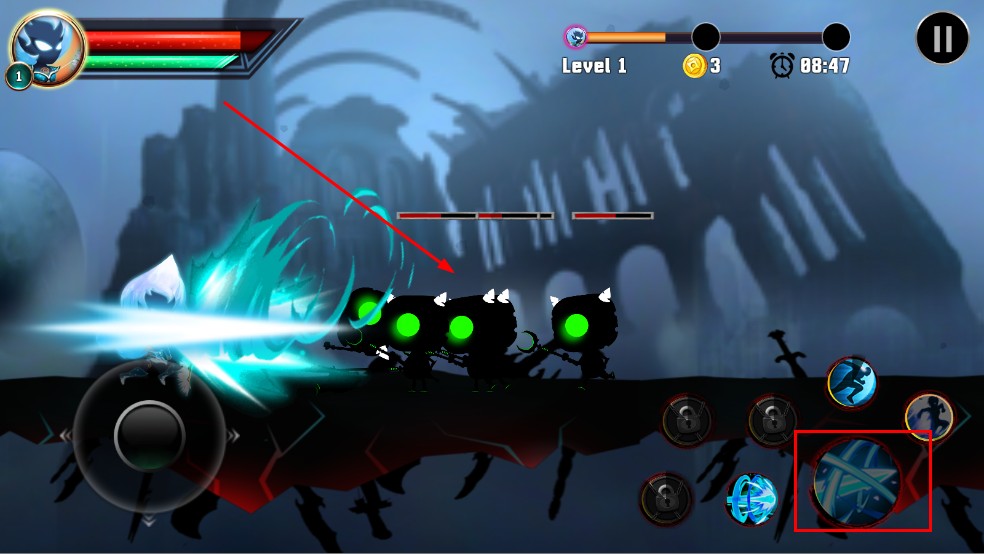This screenshot has height=554, width=984.
Task: Trigger the jump button with leaping figure
Action: click(926, 417)
